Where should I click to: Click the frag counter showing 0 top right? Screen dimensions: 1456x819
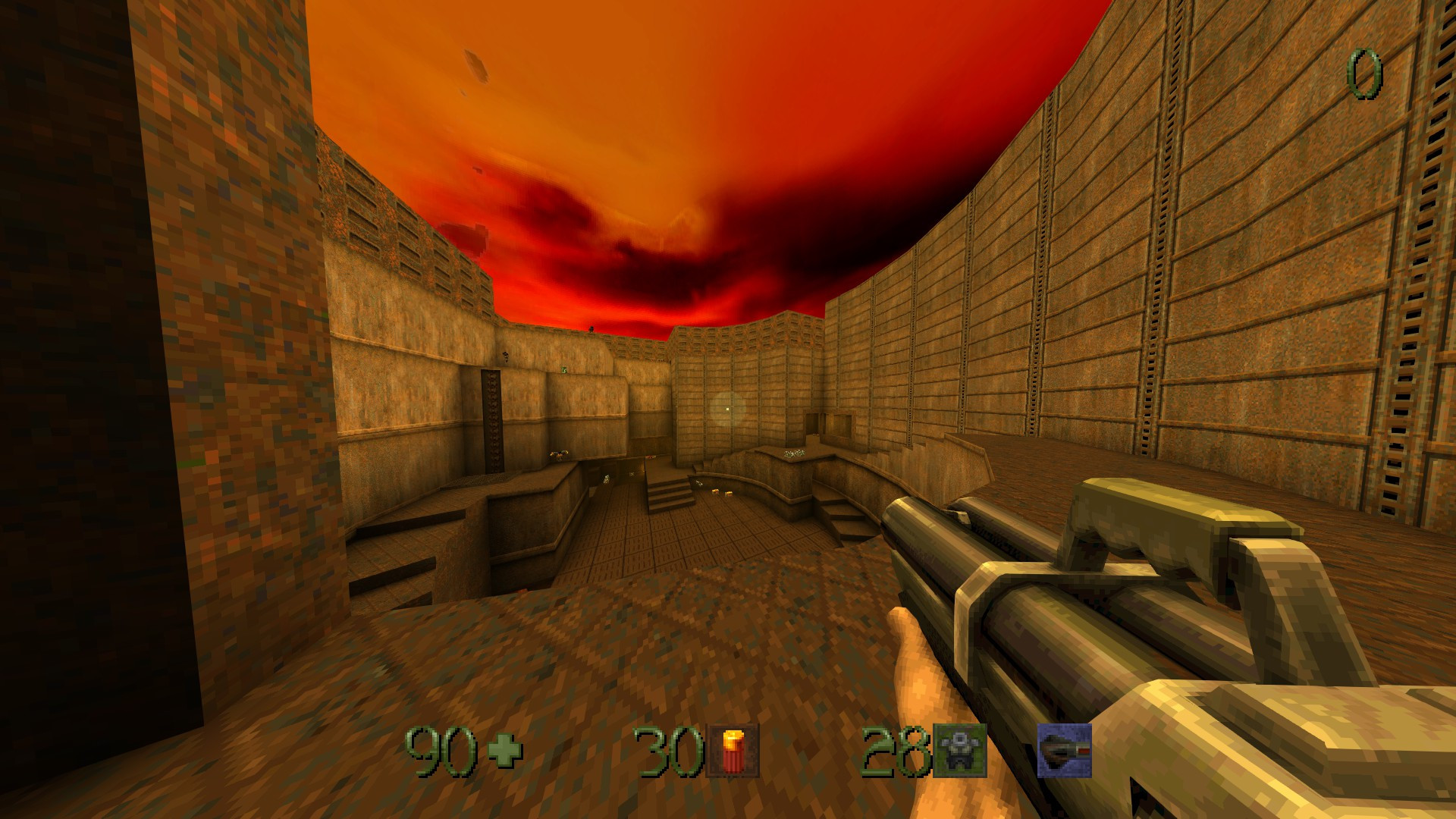[1365, 72]
